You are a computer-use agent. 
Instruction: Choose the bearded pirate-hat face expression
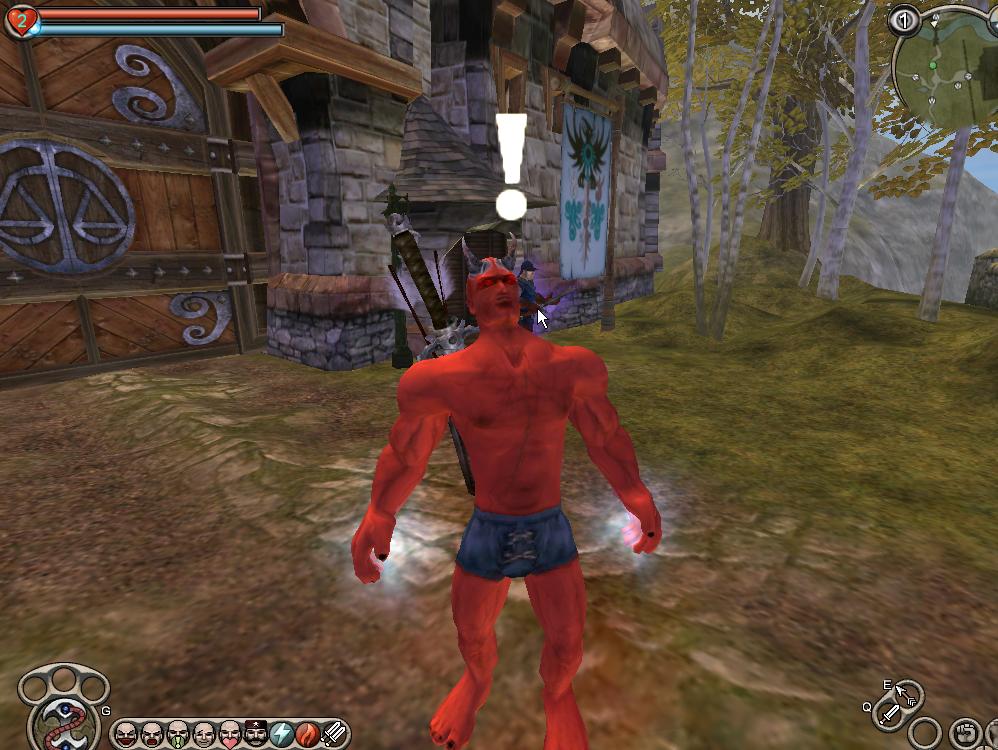pos(256,735)
